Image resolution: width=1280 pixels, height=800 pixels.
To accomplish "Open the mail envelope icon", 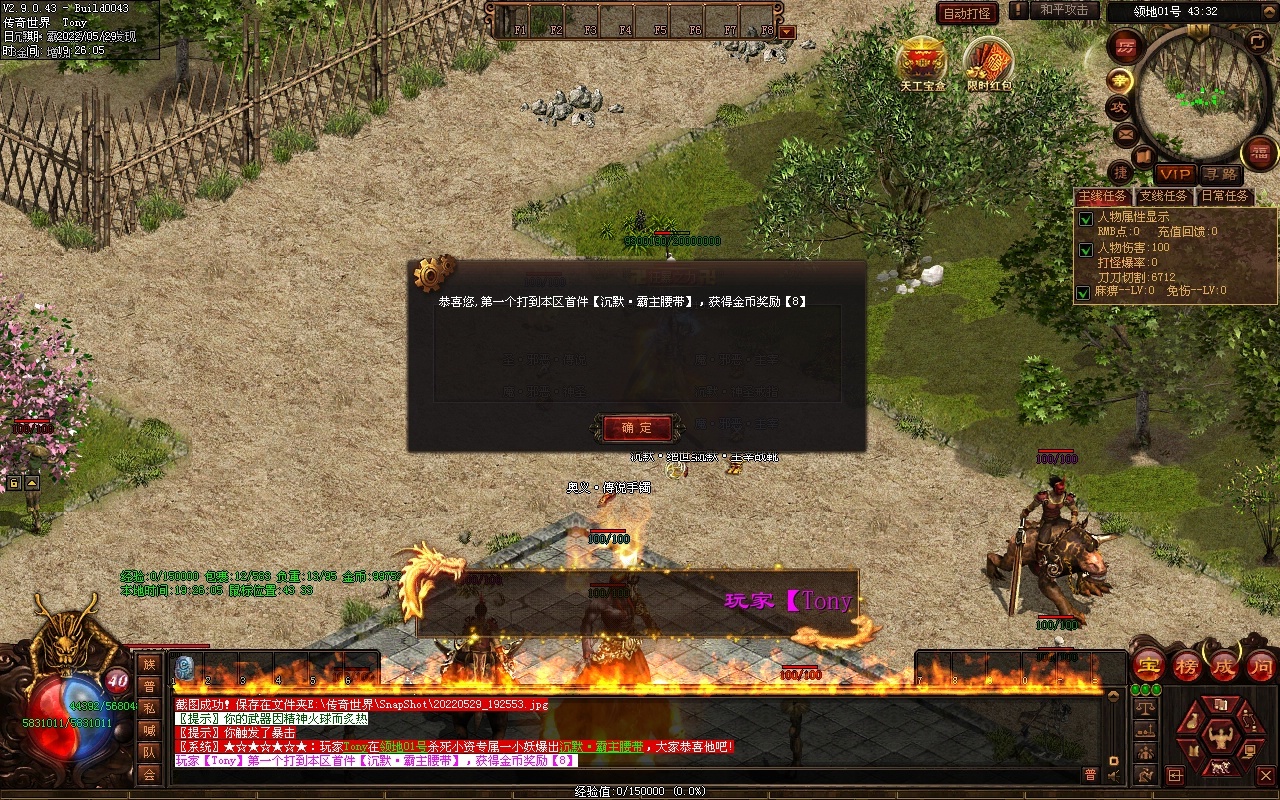I will 1126,134.
